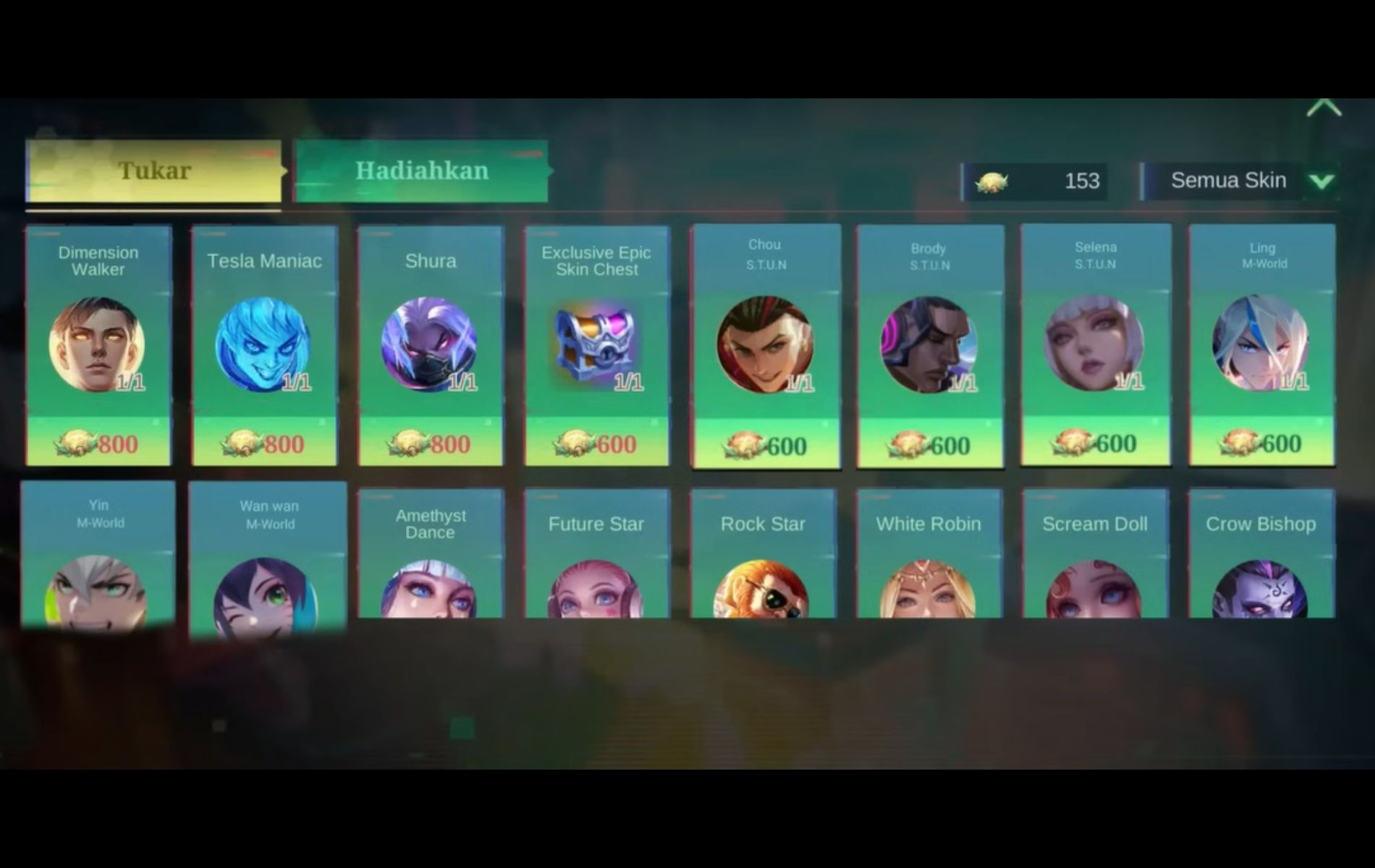Click the 600 price on Chou's card
Image resolution: width=1375 pixels, height=868 pixels.
click(x=763, y=443)
